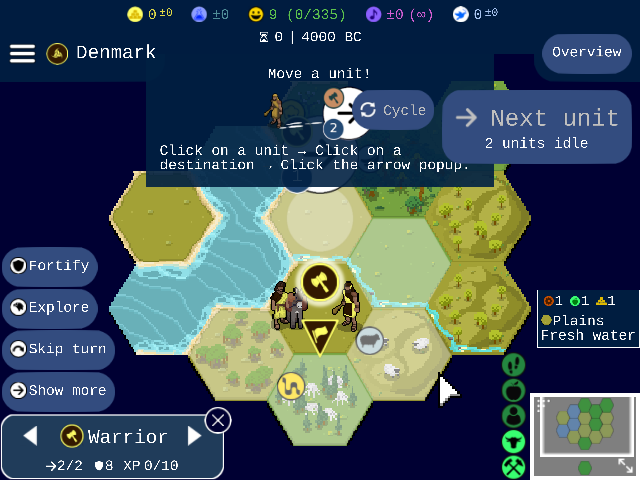640x480 pixels.
Task: Close the Warrior unit panel
Action: tap(218, 419)
